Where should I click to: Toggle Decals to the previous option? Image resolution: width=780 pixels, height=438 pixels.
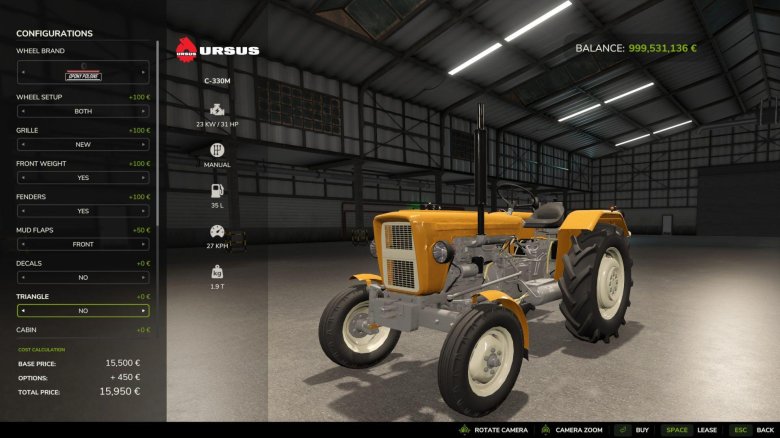point(21,277)
